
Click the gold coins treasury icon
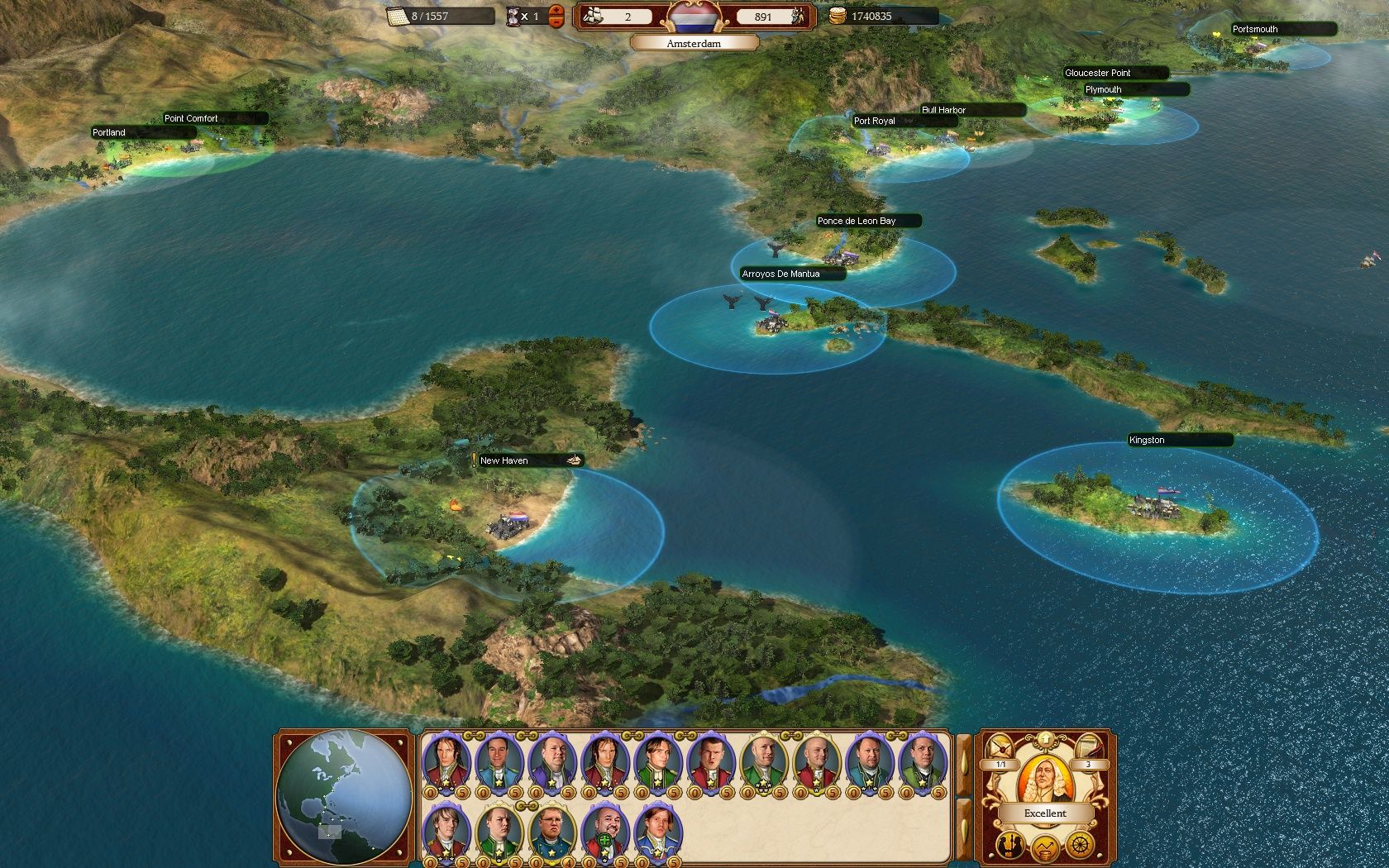pyautogui.click(x=838, y=14)
